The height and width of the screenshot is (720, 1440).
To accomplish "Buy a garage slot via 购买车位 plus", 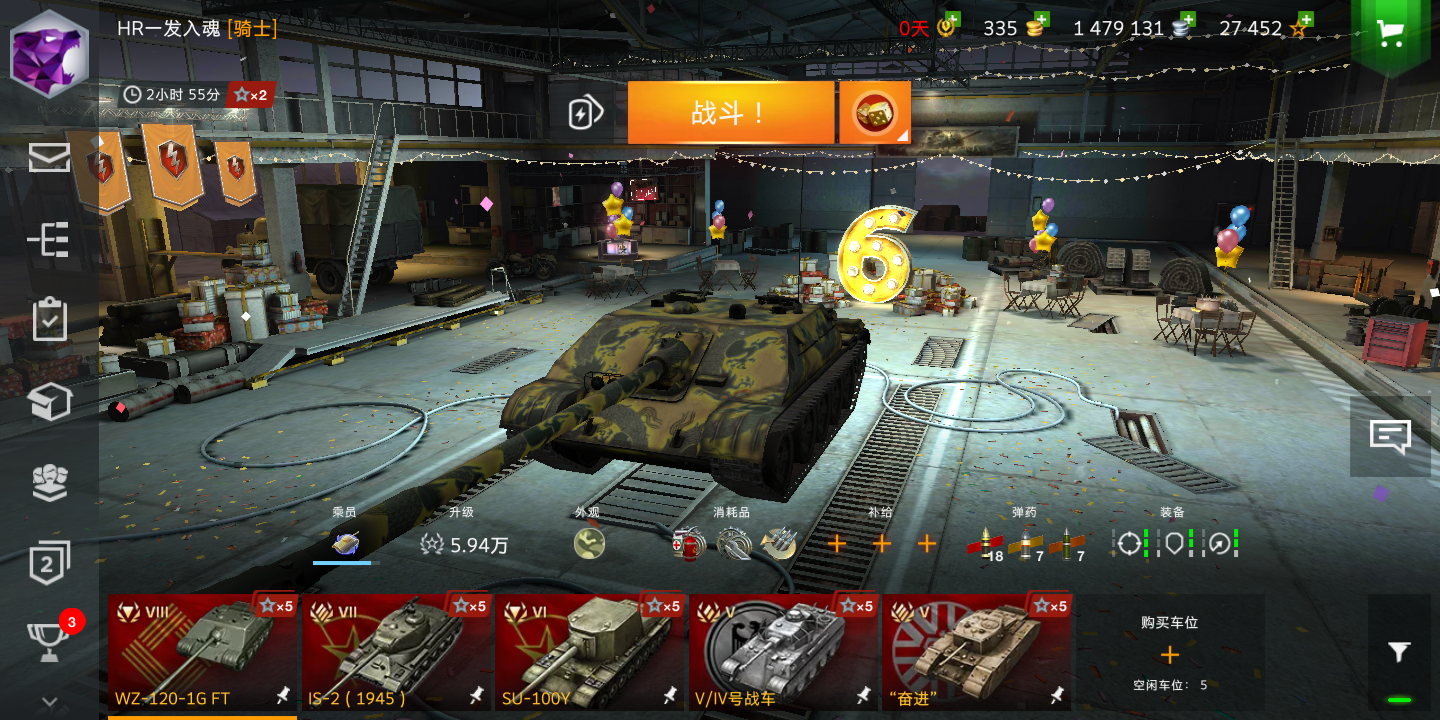I will [1170, 655].
